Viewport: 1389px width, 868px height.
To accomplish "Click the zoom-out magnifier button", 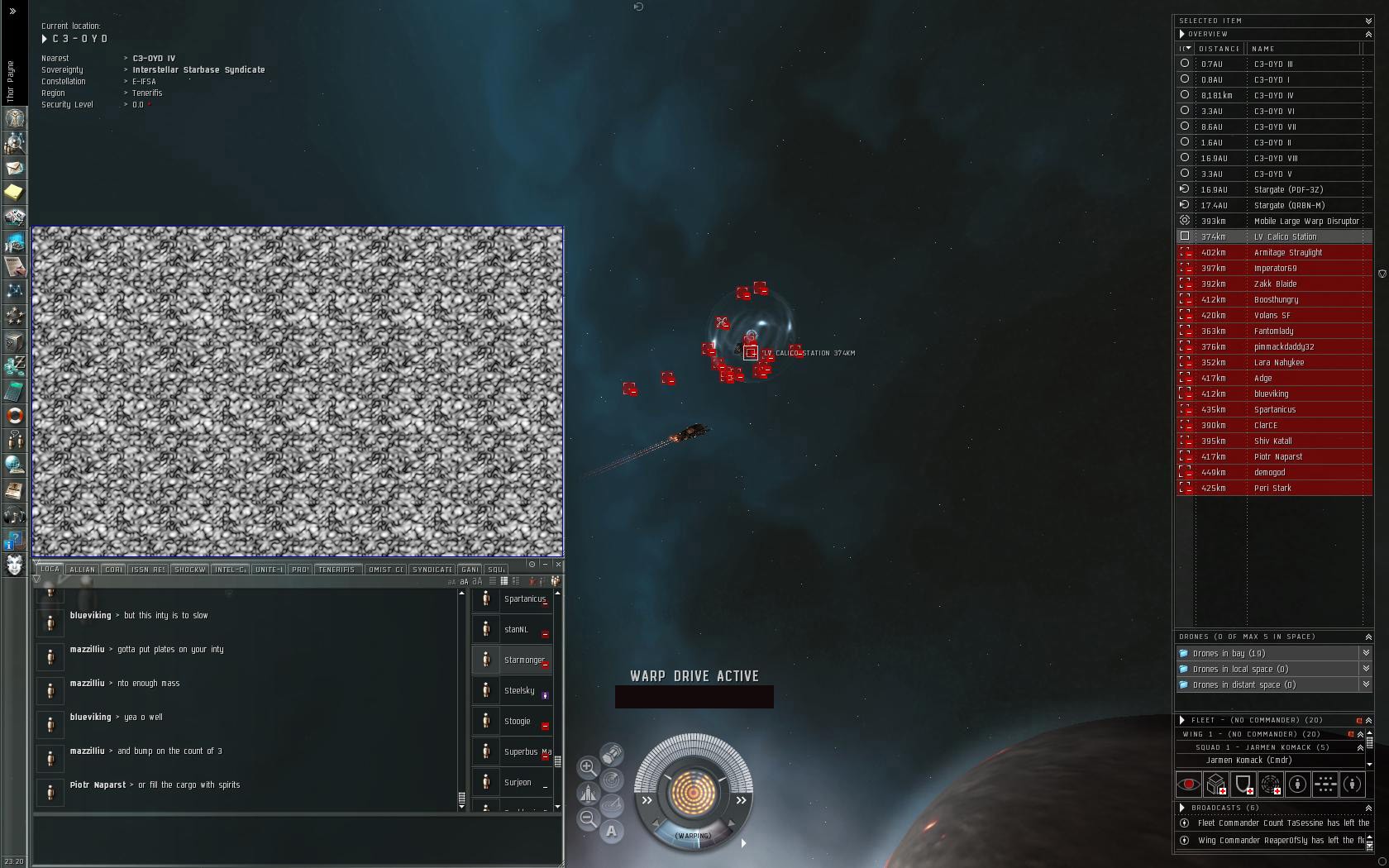I will click(588, 818).
